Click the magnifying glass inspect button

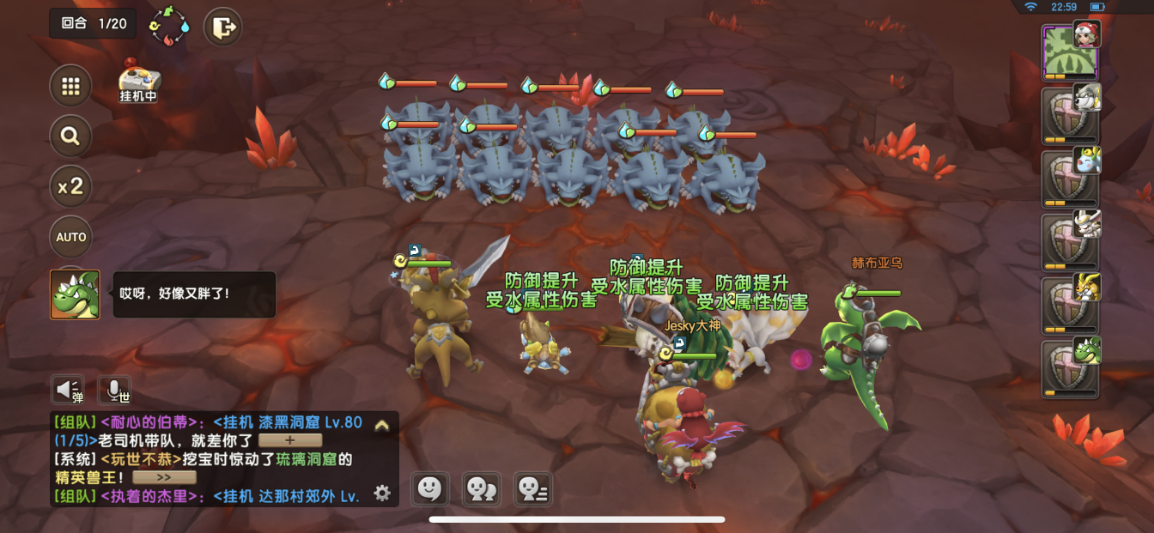(x=71, y=136)
